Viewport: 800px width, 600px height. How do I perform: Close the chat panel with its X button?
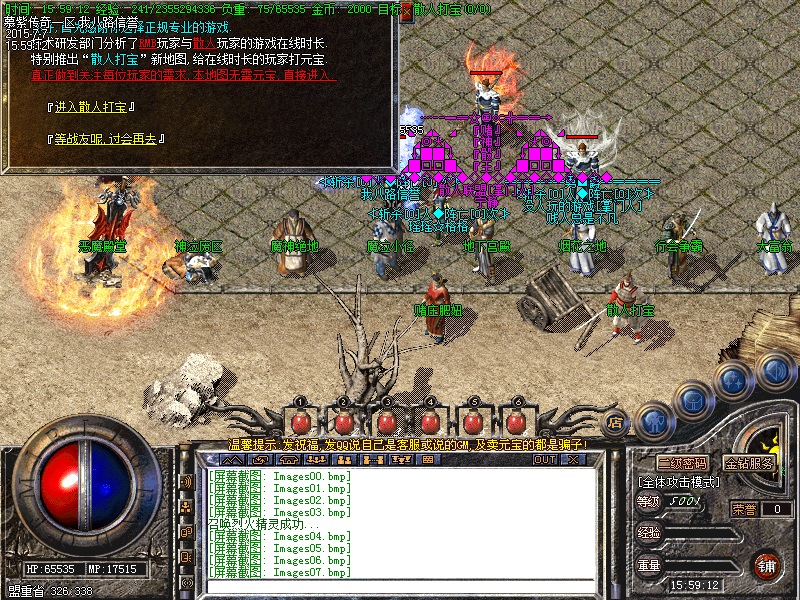(573, 460)
